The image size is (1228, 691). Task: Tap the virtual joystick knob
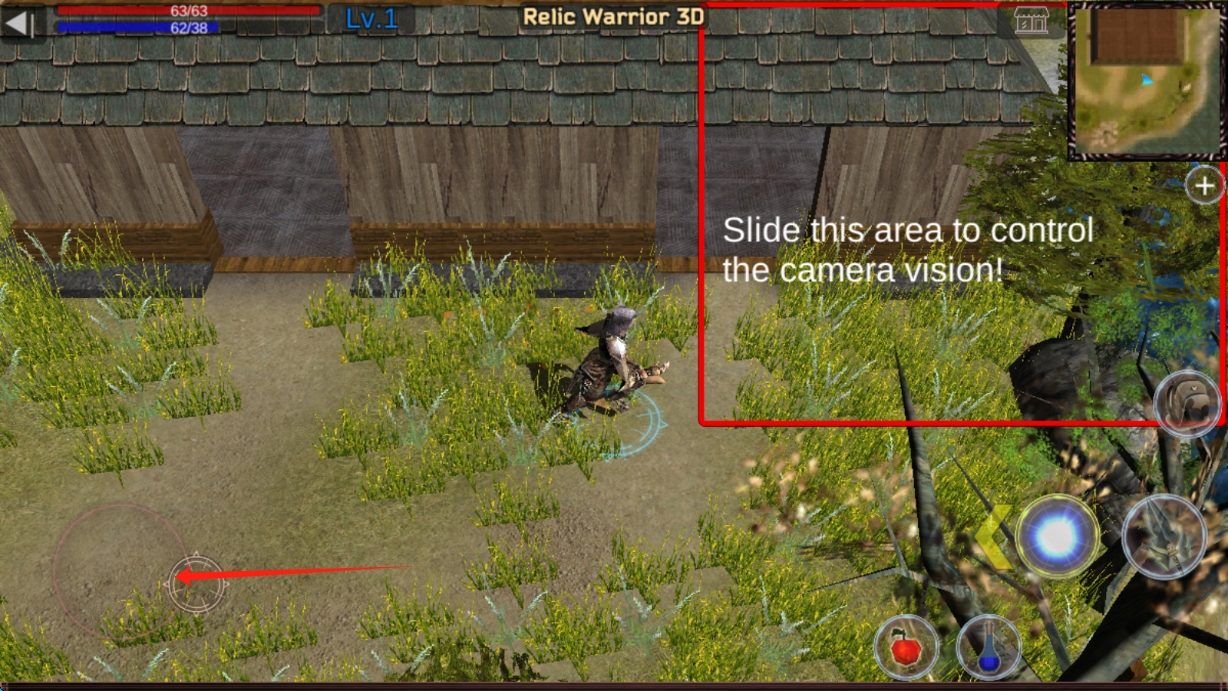(x=195, y=579)
